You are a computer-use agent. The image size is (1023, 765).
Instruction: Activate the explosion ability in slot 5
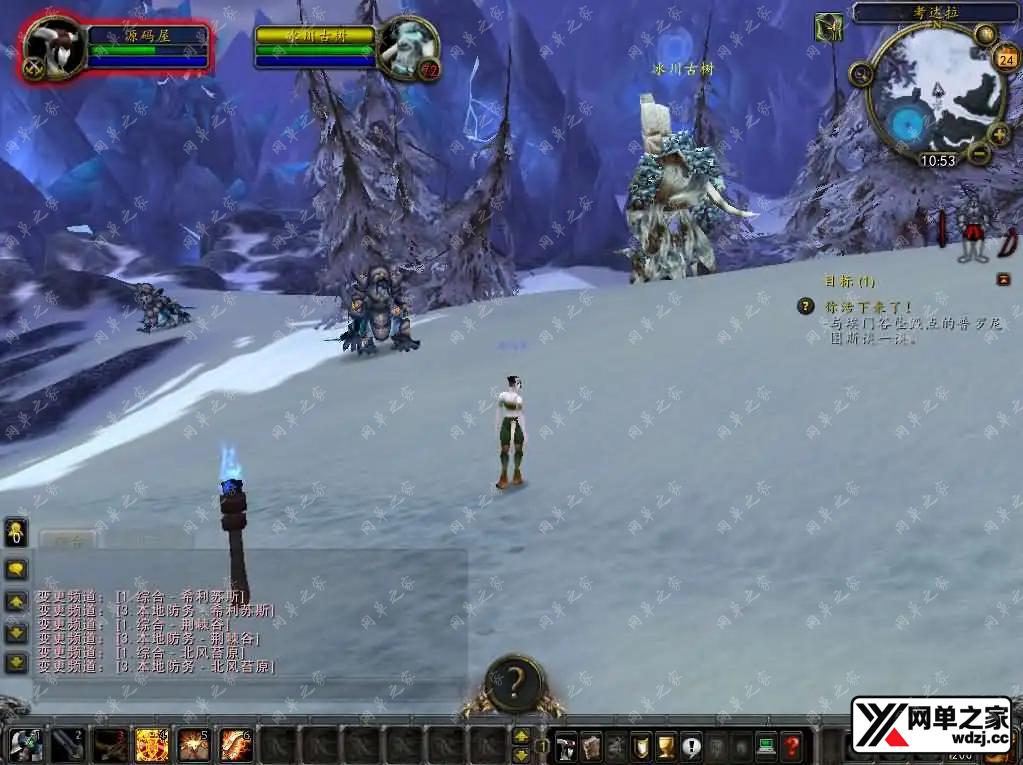pyautogui.click(x=193, y=745)
